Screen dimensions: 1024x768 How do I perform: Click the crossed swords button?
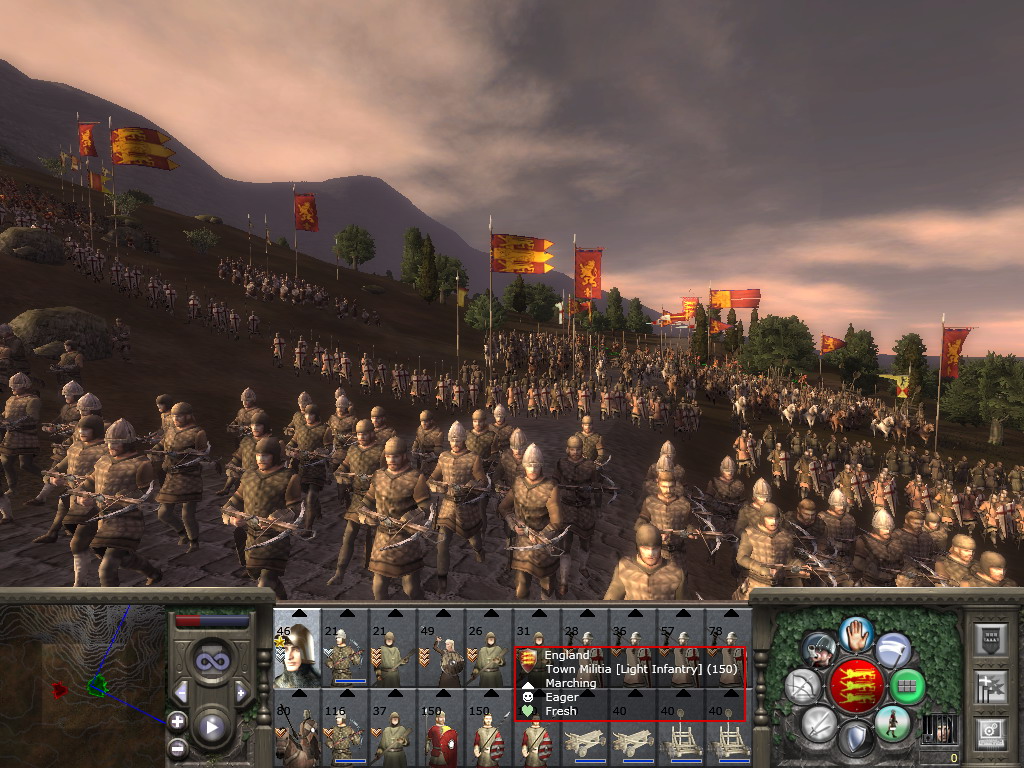[x=818, y=723]
